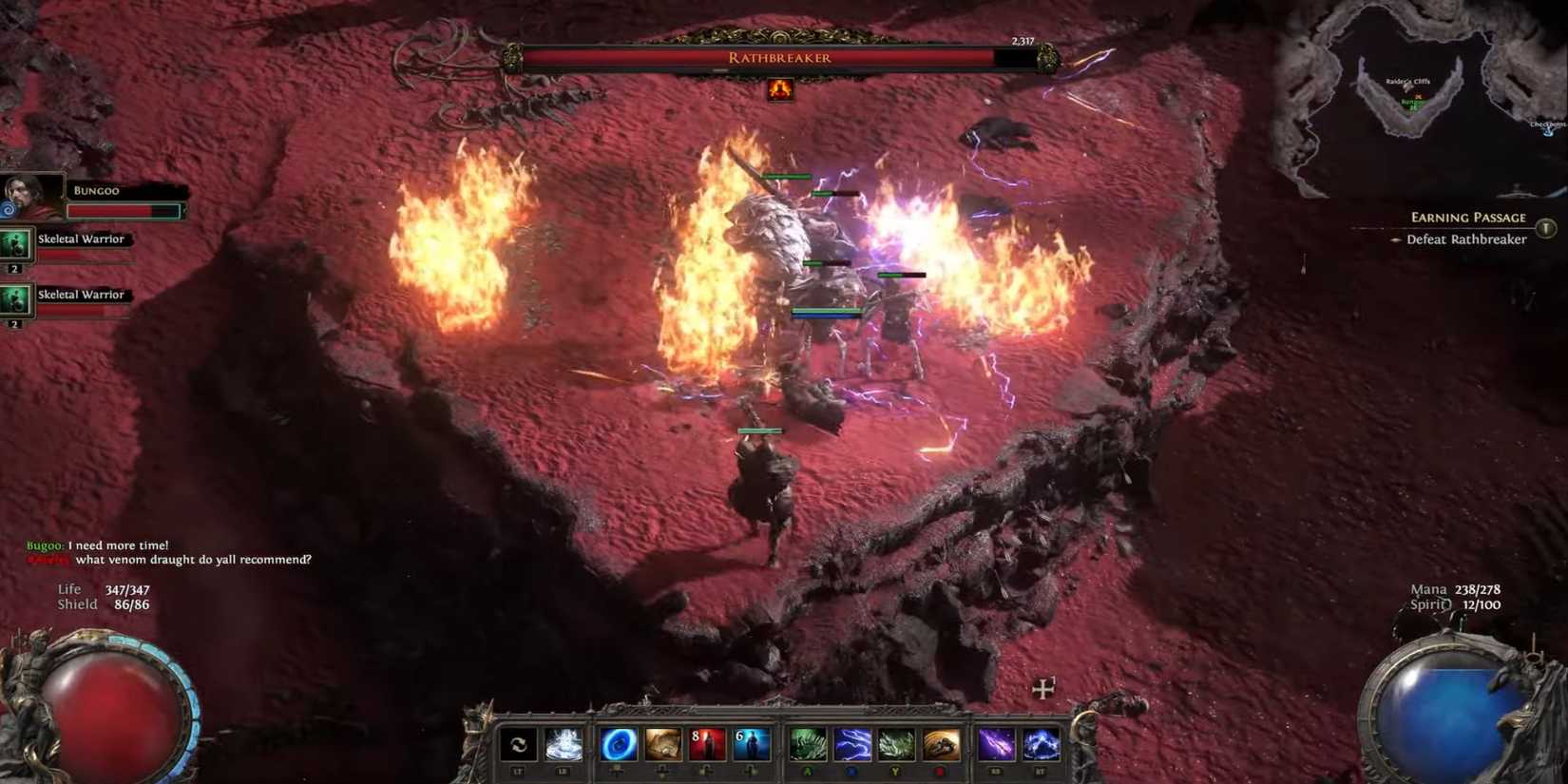Click the Defeat Rathbreaker quest objective
The image size is (1568, 784).
pos(1469,239)
